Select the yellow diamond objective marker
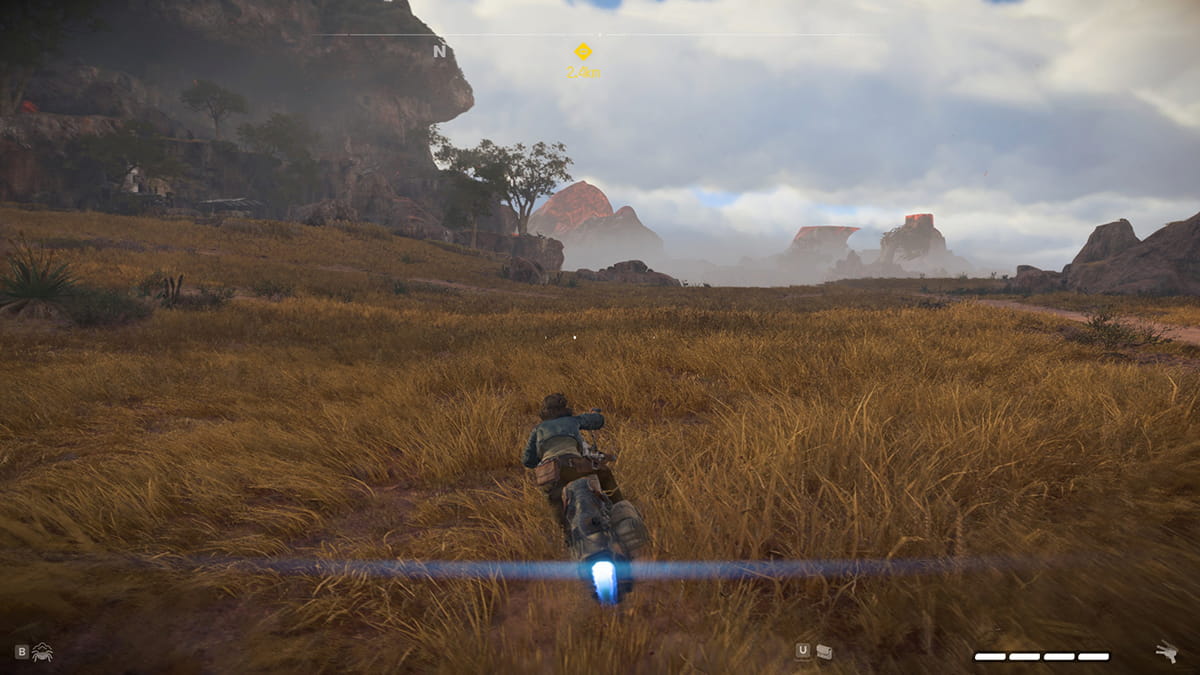This screenshot has width=1200, height=675. pyautogui.click(x=582, y=51)
